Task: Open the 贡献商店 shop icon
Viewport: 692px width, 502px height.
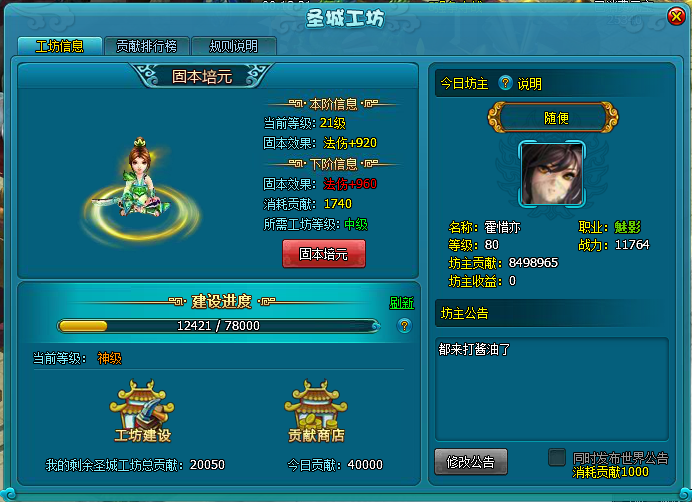Action: tap(316, 410)
